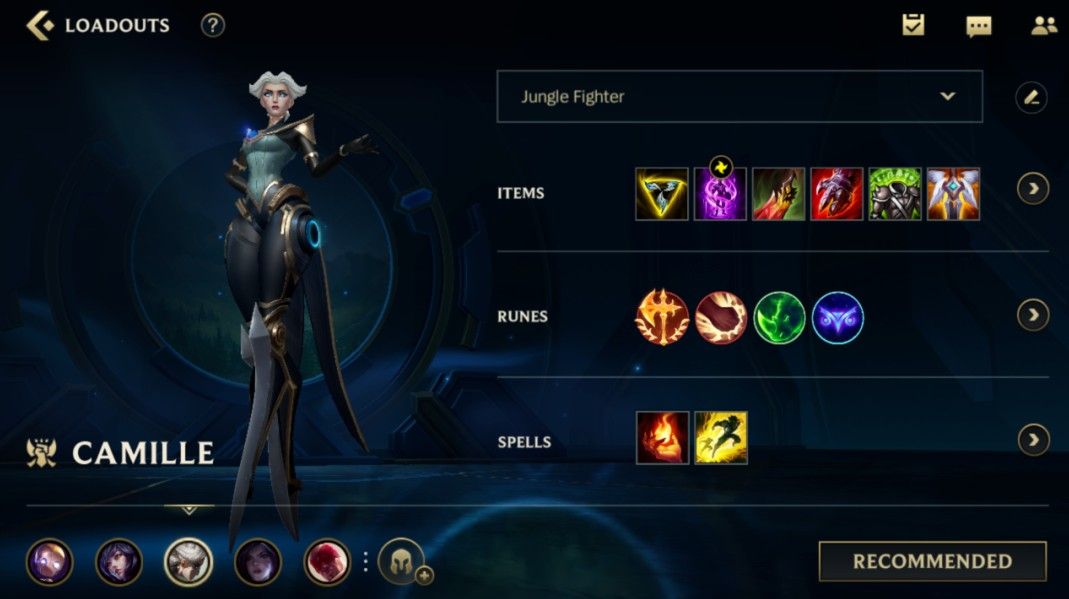
Task: Select the Trinity Force item slot
Action: (x=662, y=194)
